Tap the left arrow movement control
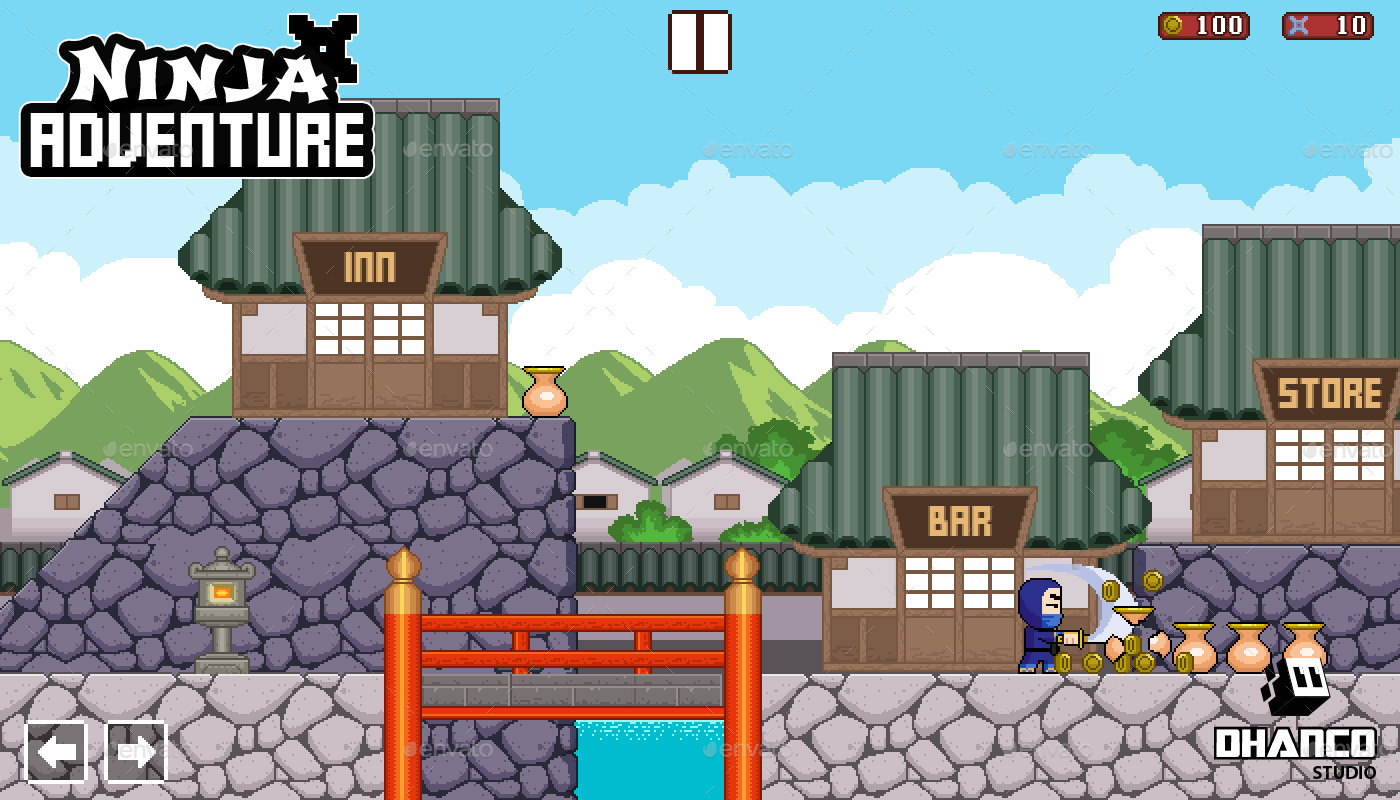This screenshot has height=800, width=1400. 55,752
